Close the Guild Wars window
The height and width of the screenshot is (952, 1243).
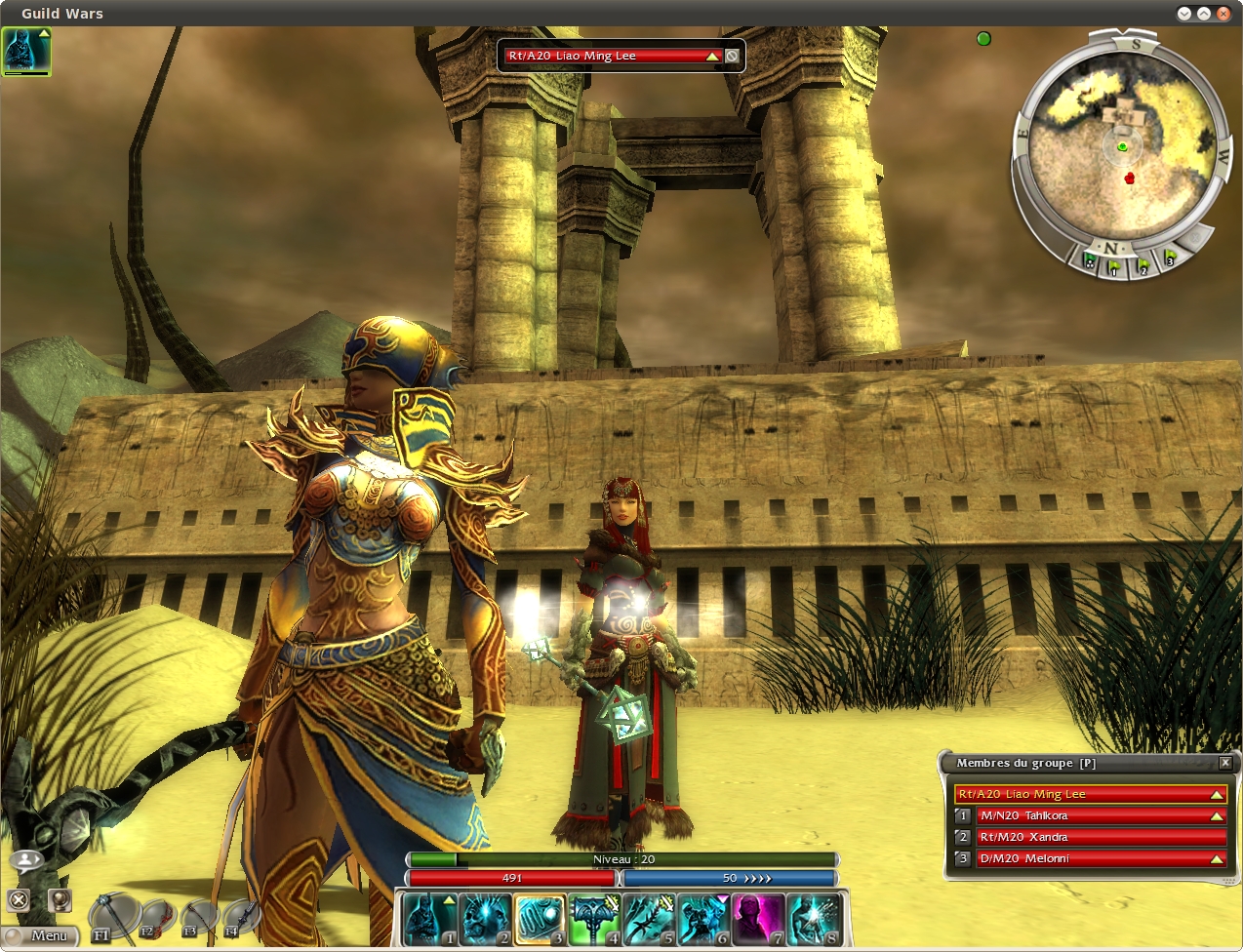coord(1223,14)
